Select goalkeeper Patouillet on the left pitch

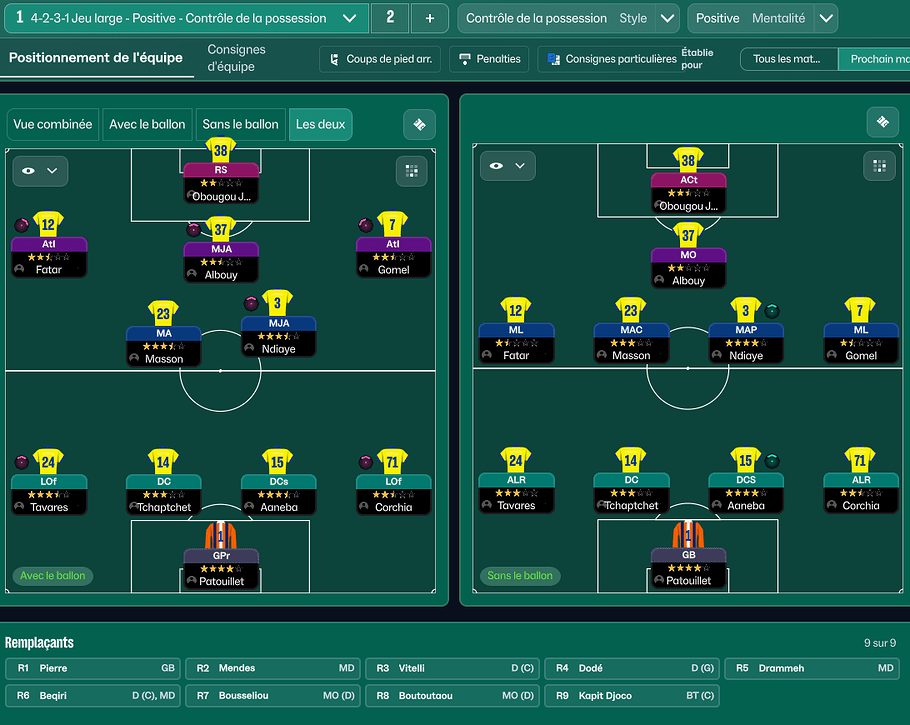point(221,567)
